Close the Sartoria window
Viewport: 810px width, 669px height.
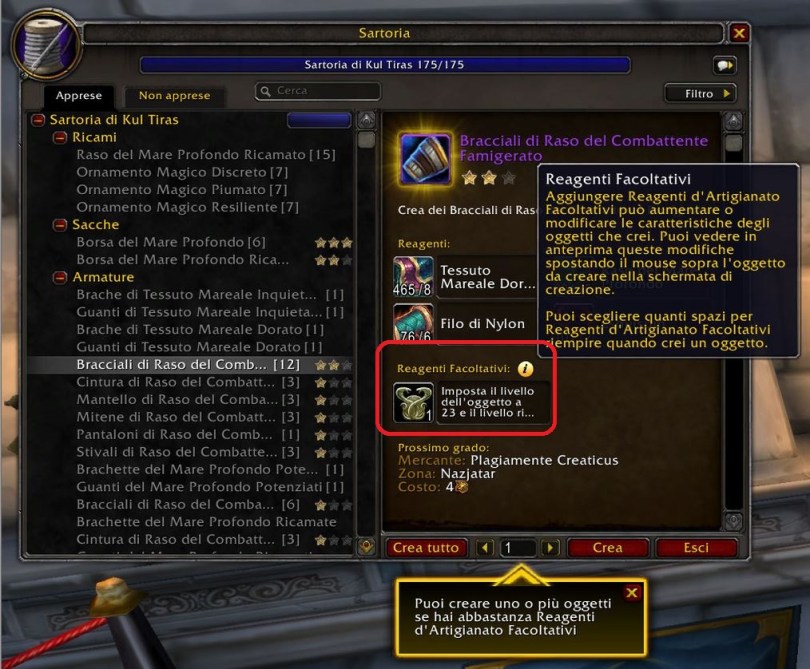[739, 33]
